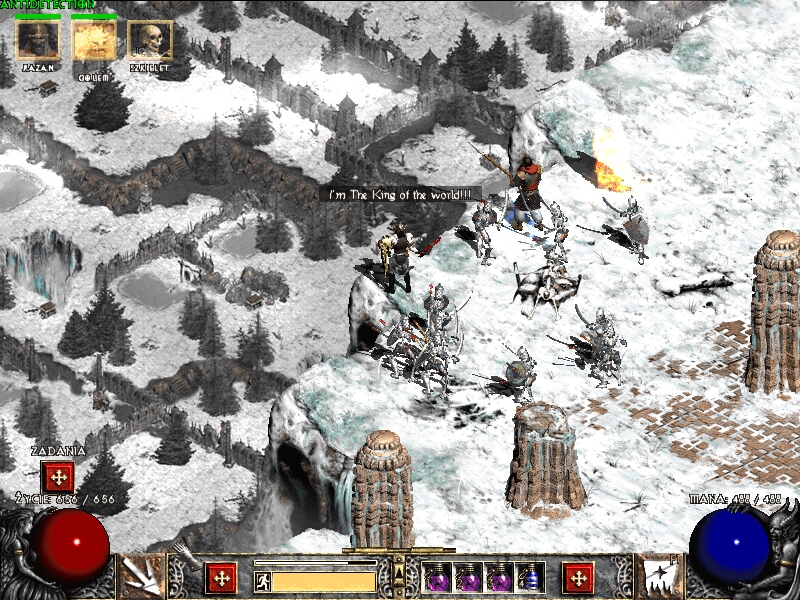This screenshot has height=600, width=800.
Task: Open the right-hand skill icon beside the mana orb
Action: pyautogui.click(x=659, y=577)
